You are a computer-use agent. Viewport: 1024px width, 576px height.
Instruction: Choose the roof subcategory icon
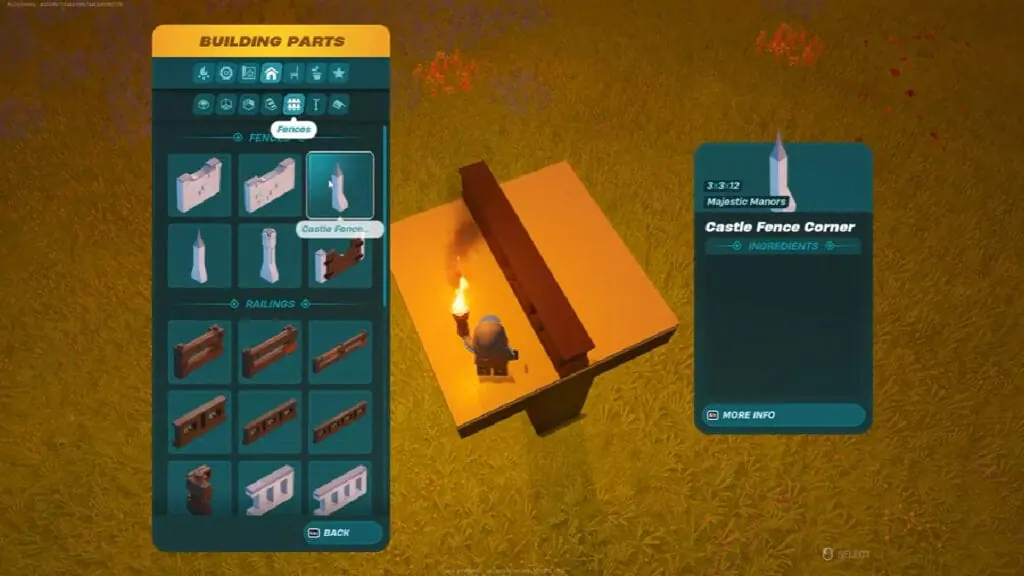[x=339, y=104]
